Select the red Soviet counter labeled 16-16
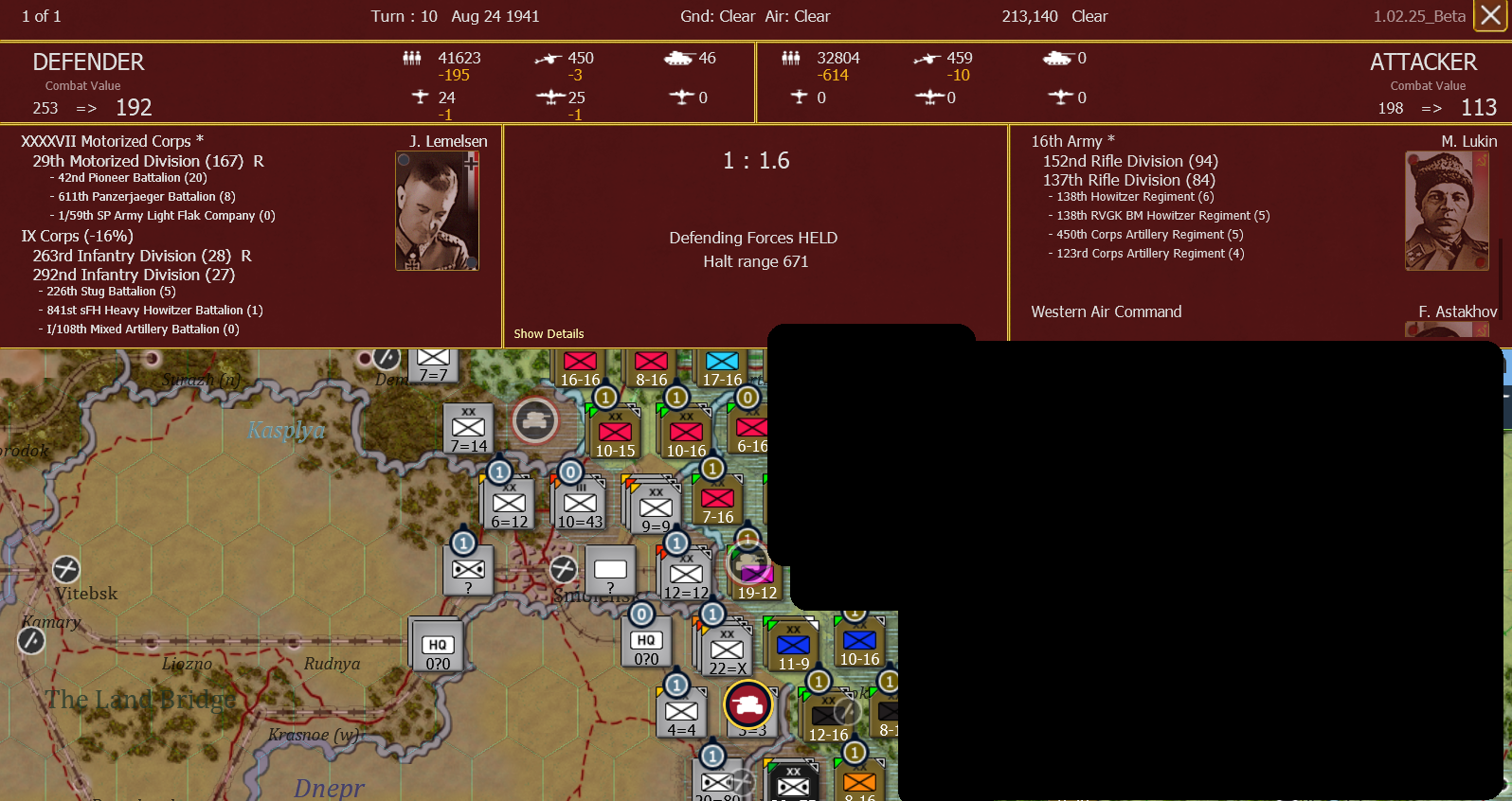The width and height of the screenshot is (1512, 801). click(x=580, y=363)
